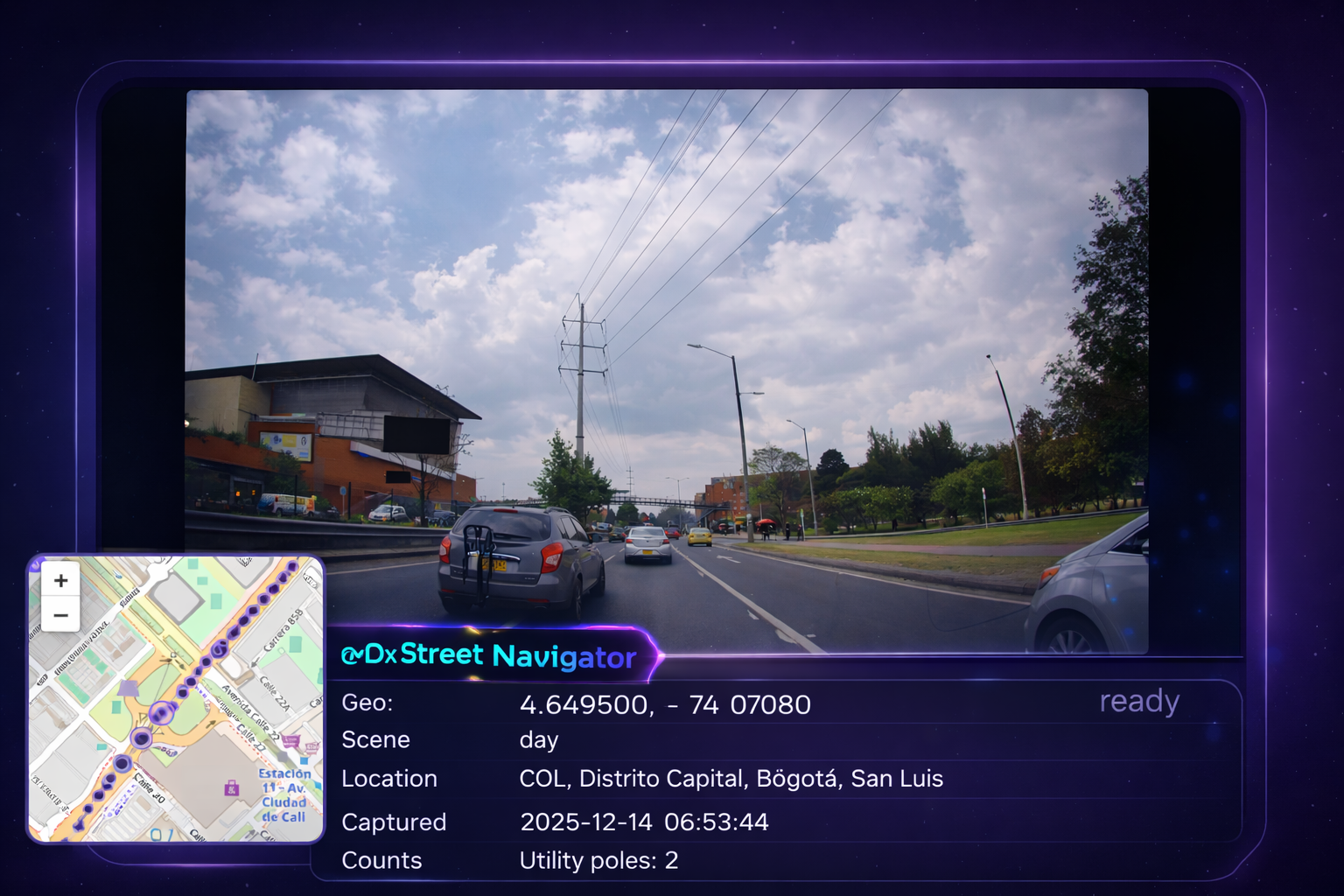Click the purple building icon beside the green park
The height and width of the screenshot is (896, 1344).
click(x=129, y=688)
